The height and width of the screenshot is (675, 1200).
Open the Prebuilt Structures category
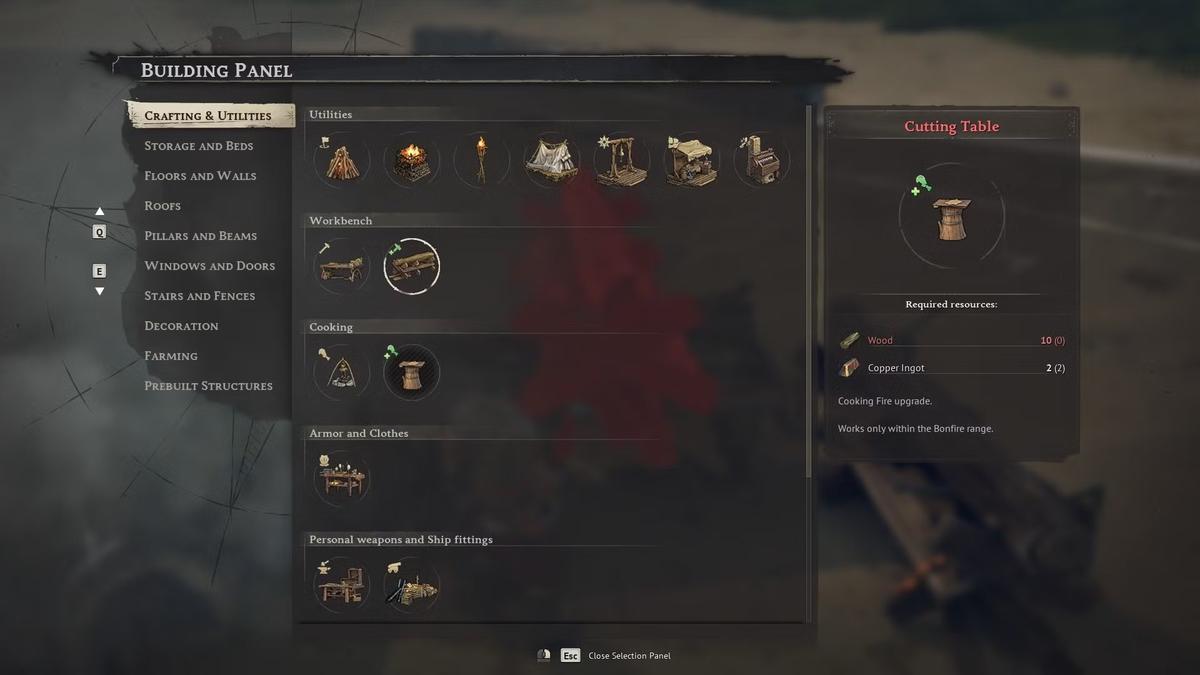tap(208, 386)
